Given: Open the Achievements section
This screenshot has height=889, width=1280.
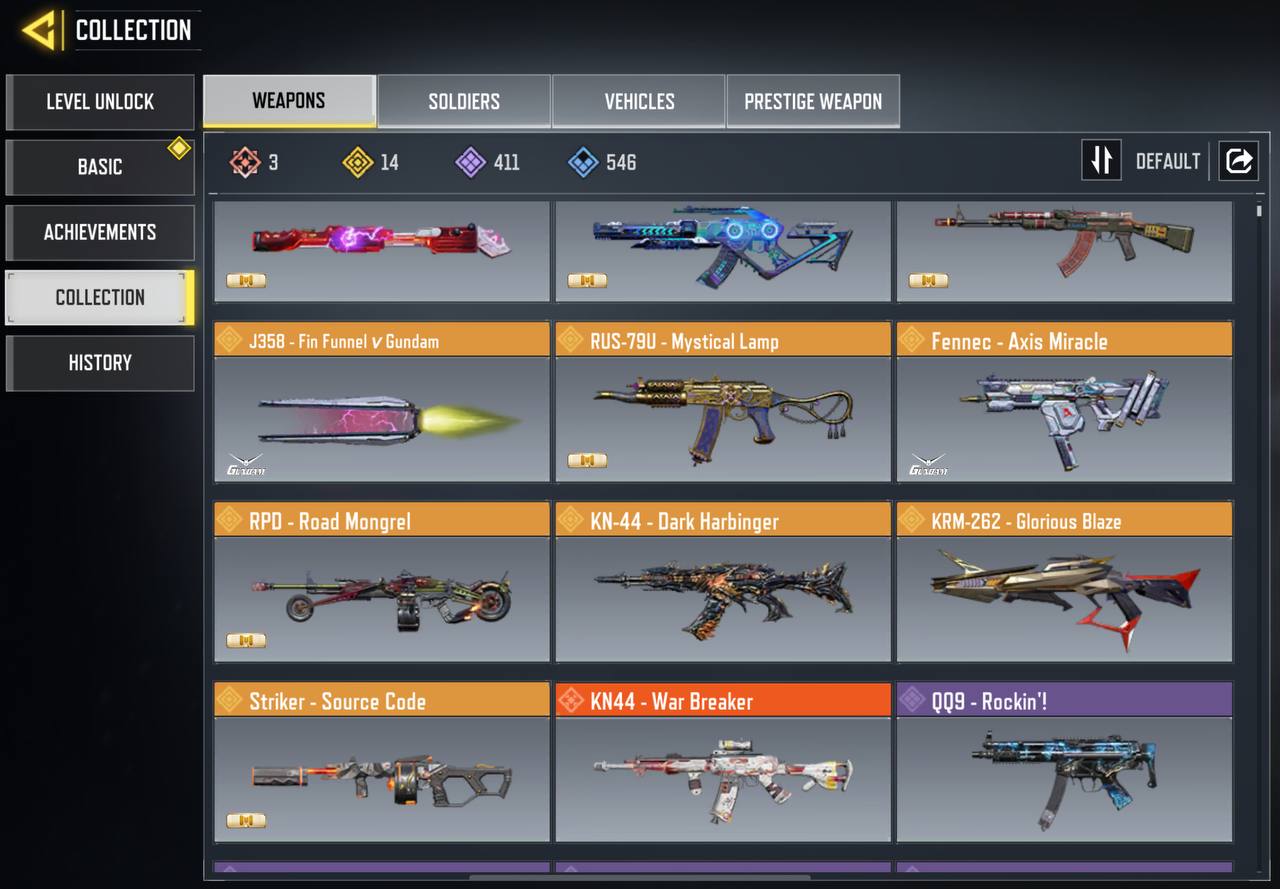Looking at the screenshot, I should tap(100, 232).
